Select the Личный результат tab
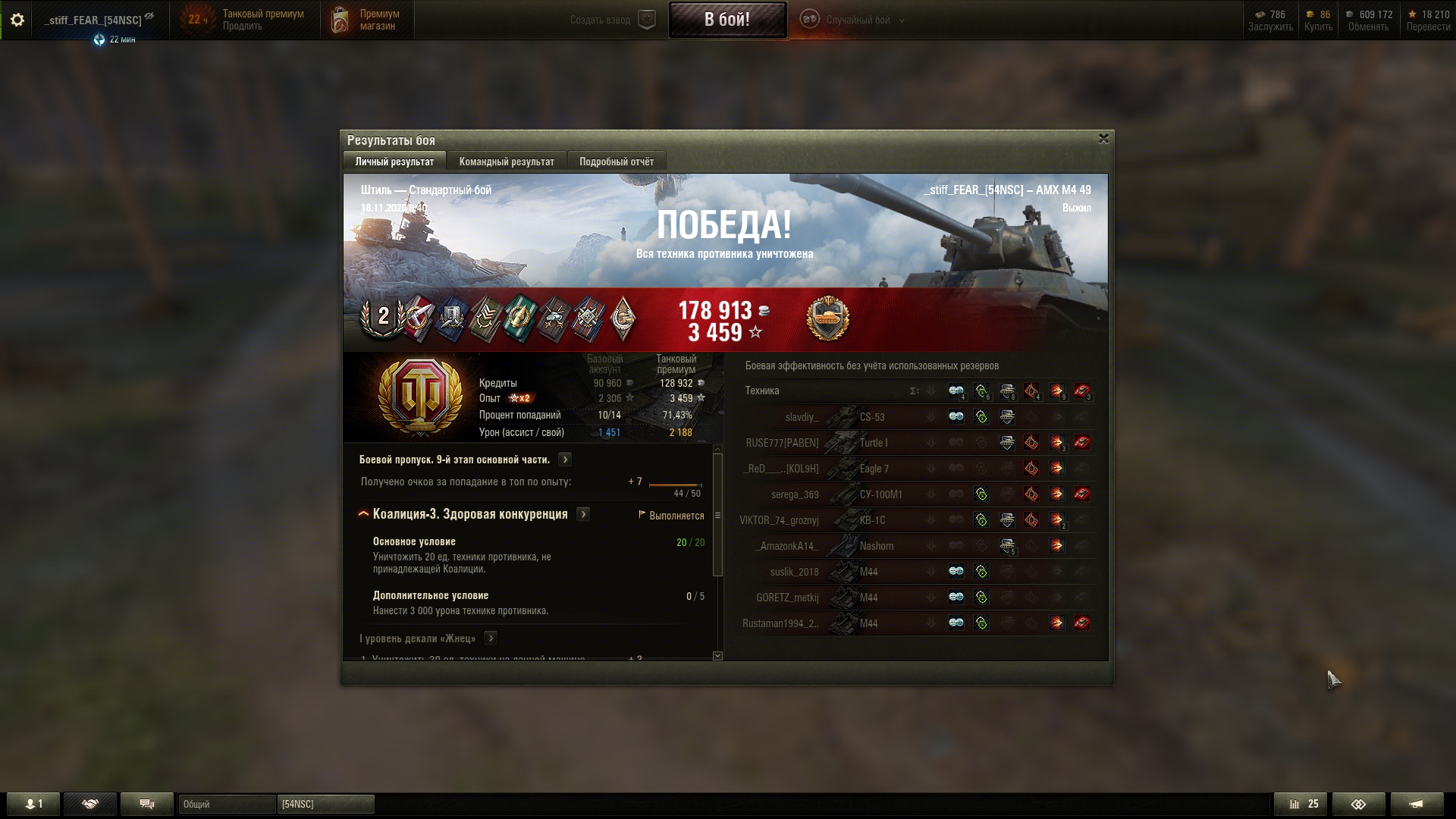Image resolution: width=1456 pixels, height=819 pixels. (x=394, y=162)
